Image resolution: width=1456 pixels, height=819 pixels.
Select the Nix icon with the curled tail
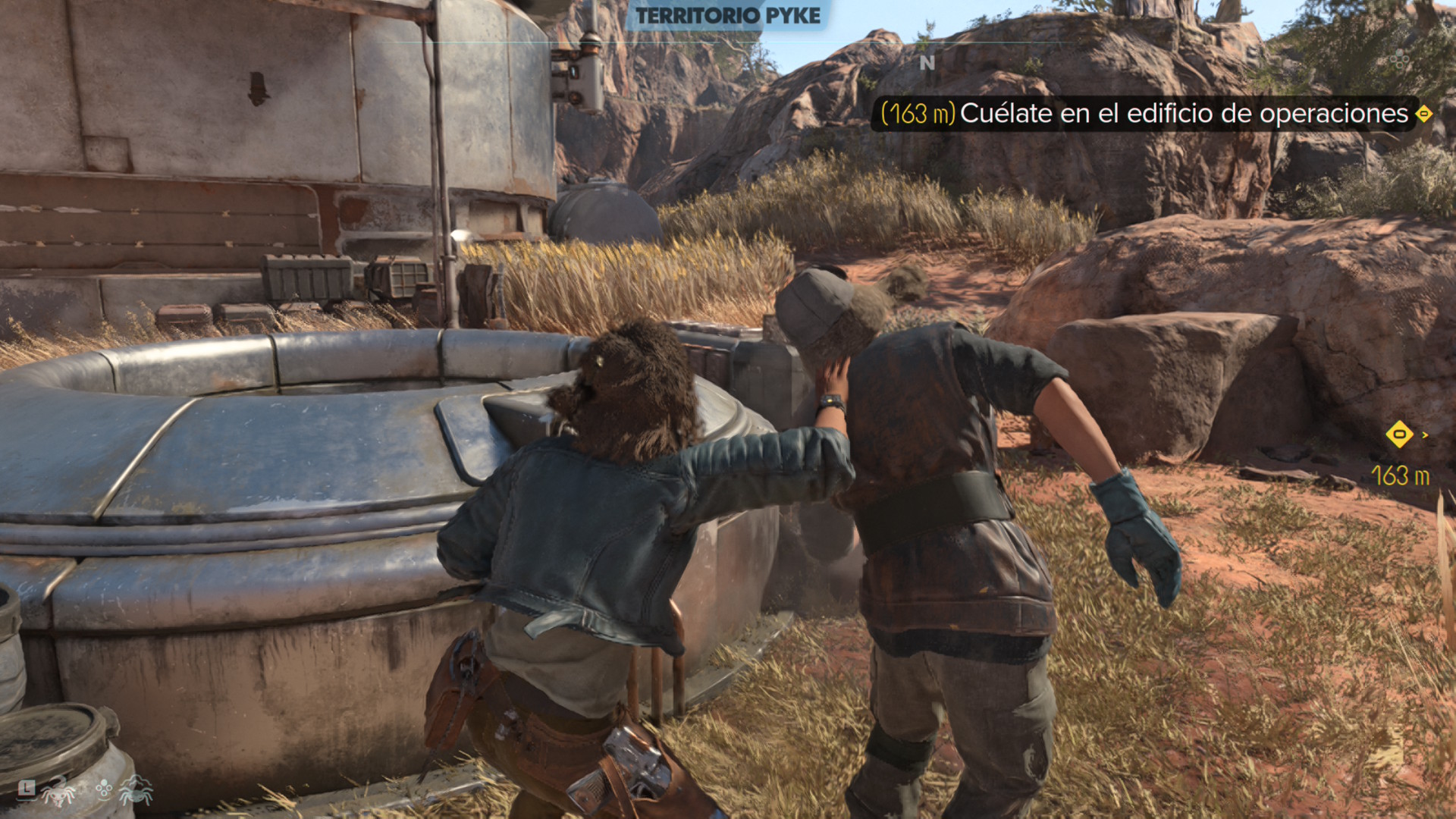click(59, 792)
